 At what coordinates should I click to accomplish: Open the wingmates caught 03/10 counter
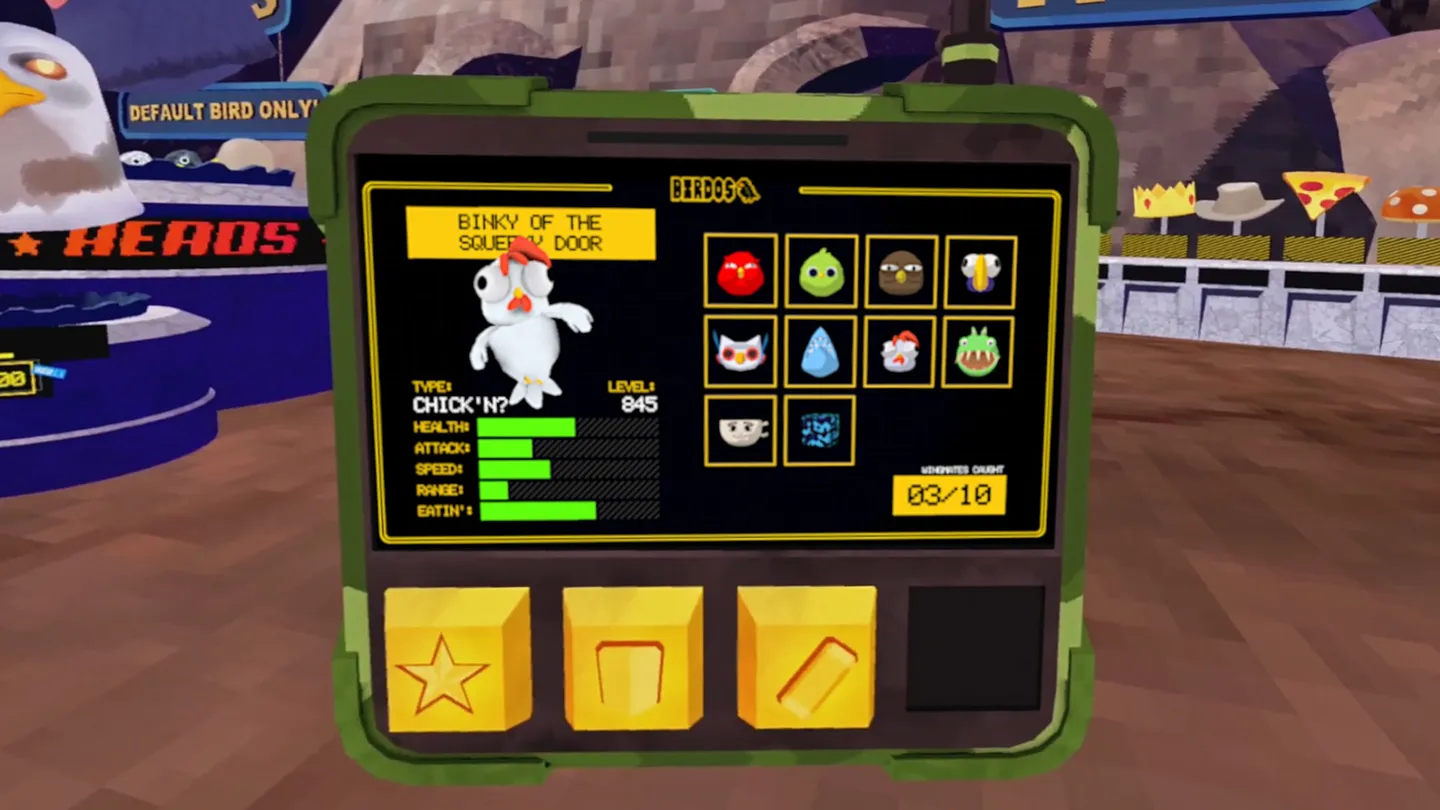[948, 495]
